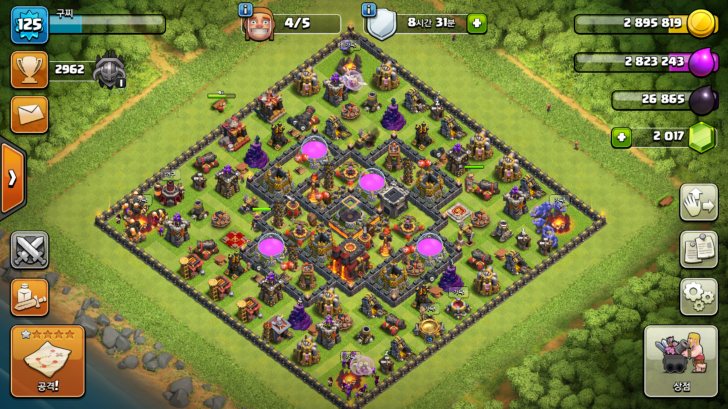View the level 125 player profile badge
Viewport: 728px width, 409px height.
29,24
